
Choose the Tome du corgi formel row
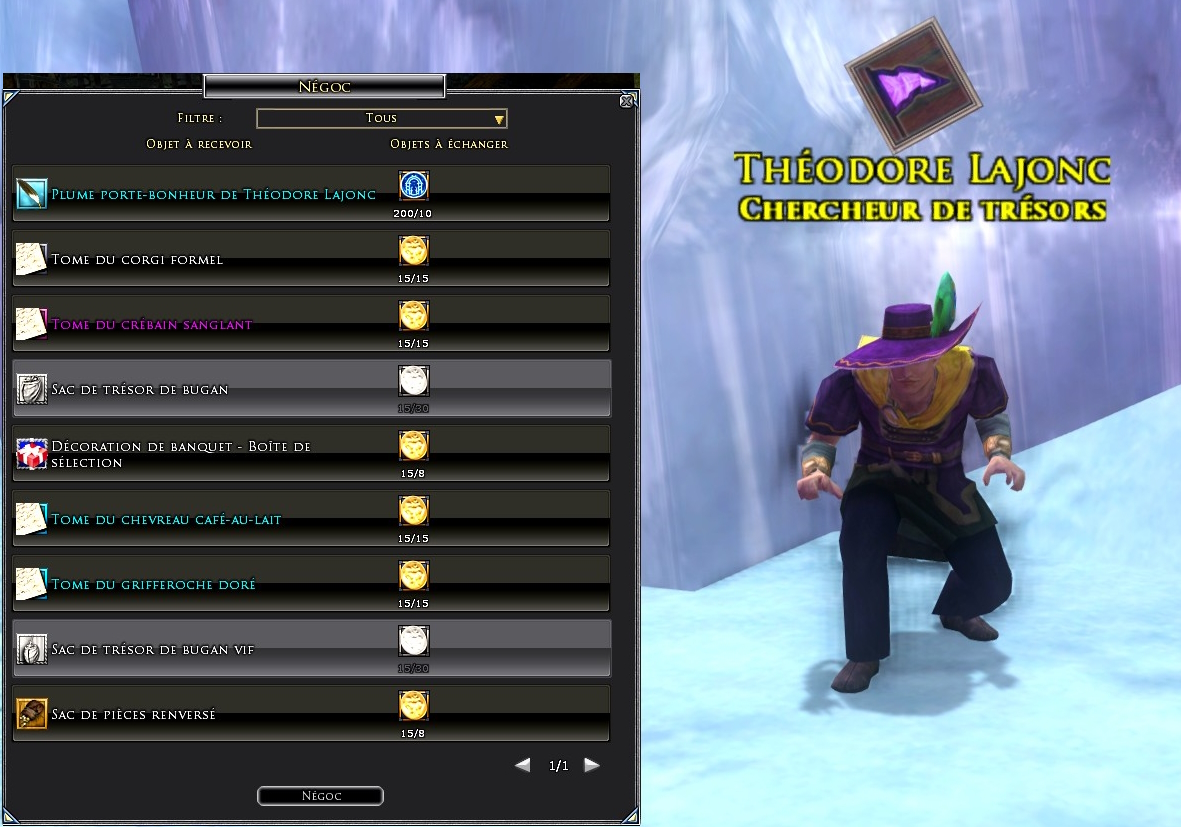(137, 259)
